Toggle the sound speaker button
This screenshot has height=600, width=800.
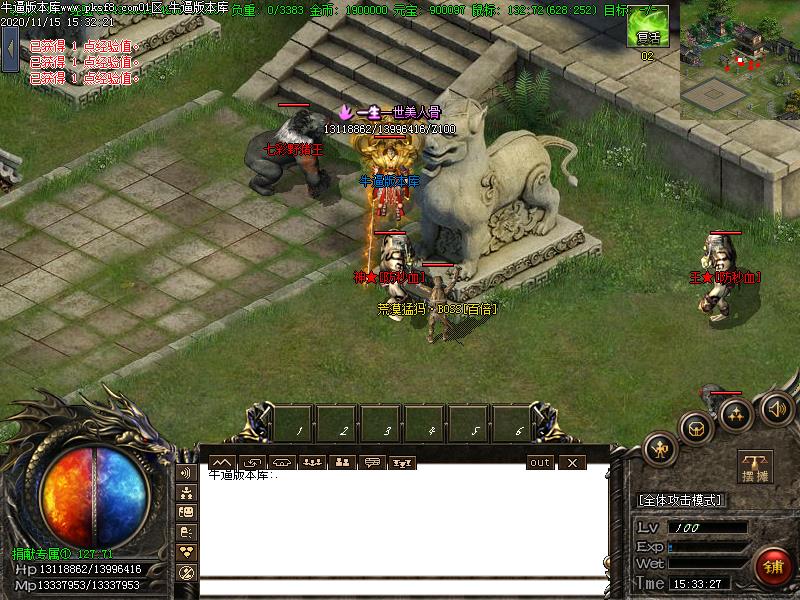coord(776,407)
